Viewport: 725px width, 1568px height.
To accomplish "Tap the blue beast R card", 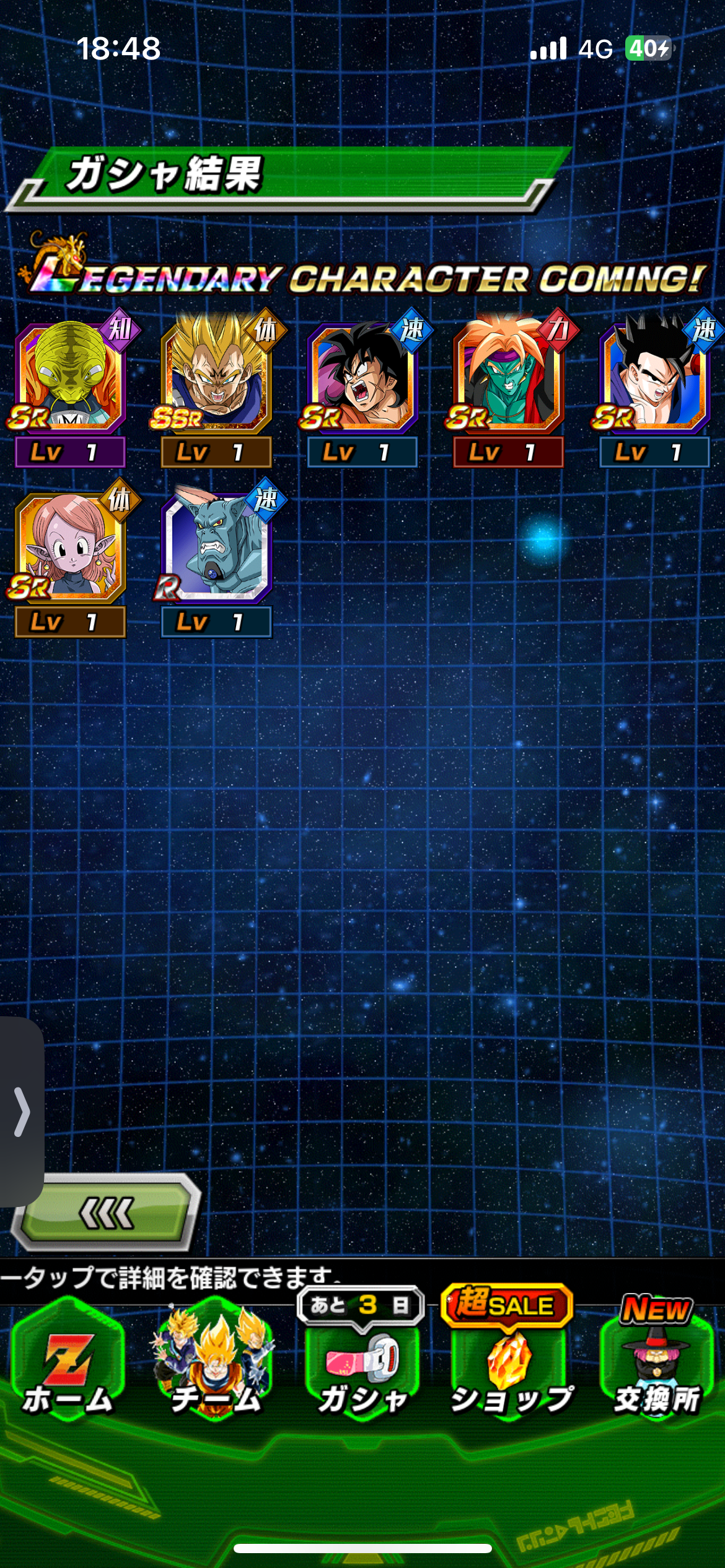I will click(x=216, y=548).
